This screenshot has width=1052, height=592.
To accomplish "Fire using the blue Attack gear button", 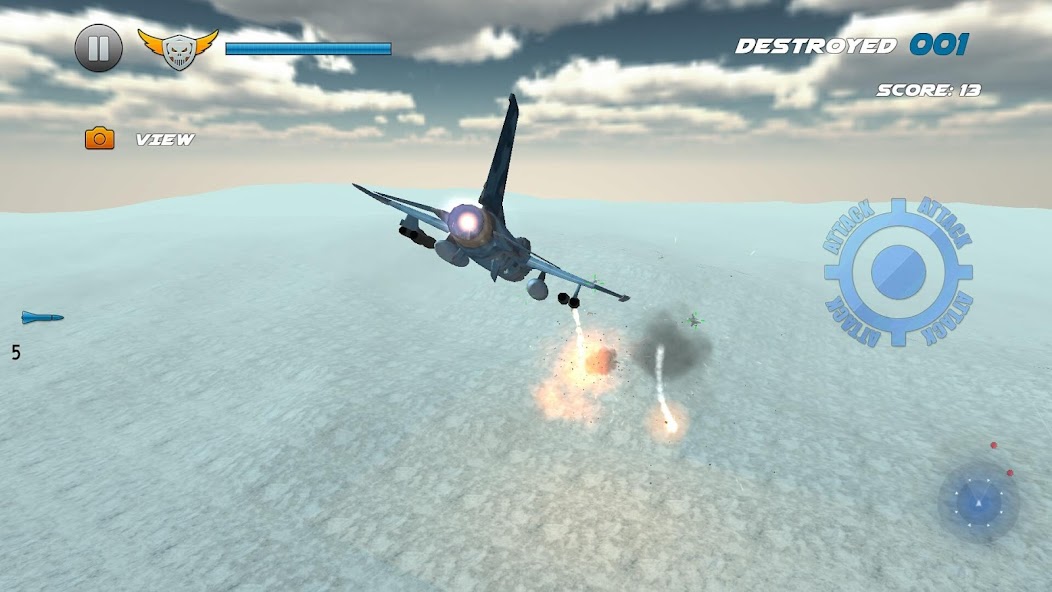I will click(x=898, y=271).
